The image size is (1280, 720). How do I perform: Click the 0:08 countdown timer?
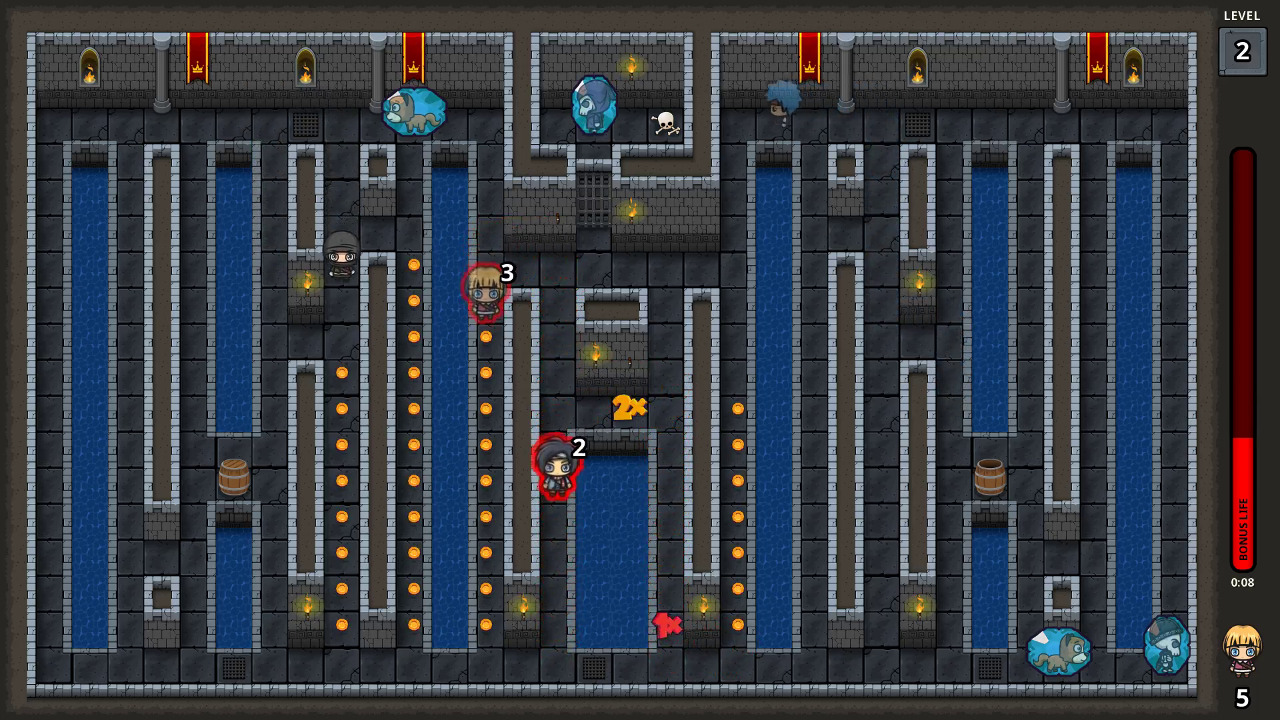point(1243,582)
